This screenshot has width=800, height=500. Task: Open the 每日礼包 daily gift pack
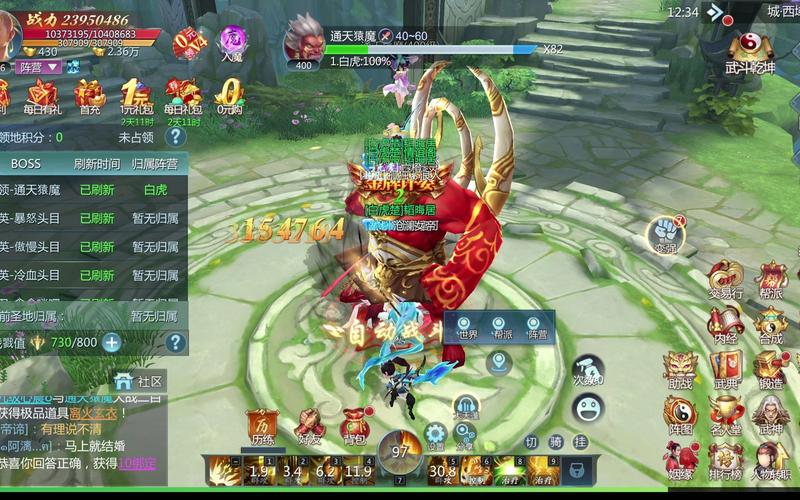tap(183, 97)
